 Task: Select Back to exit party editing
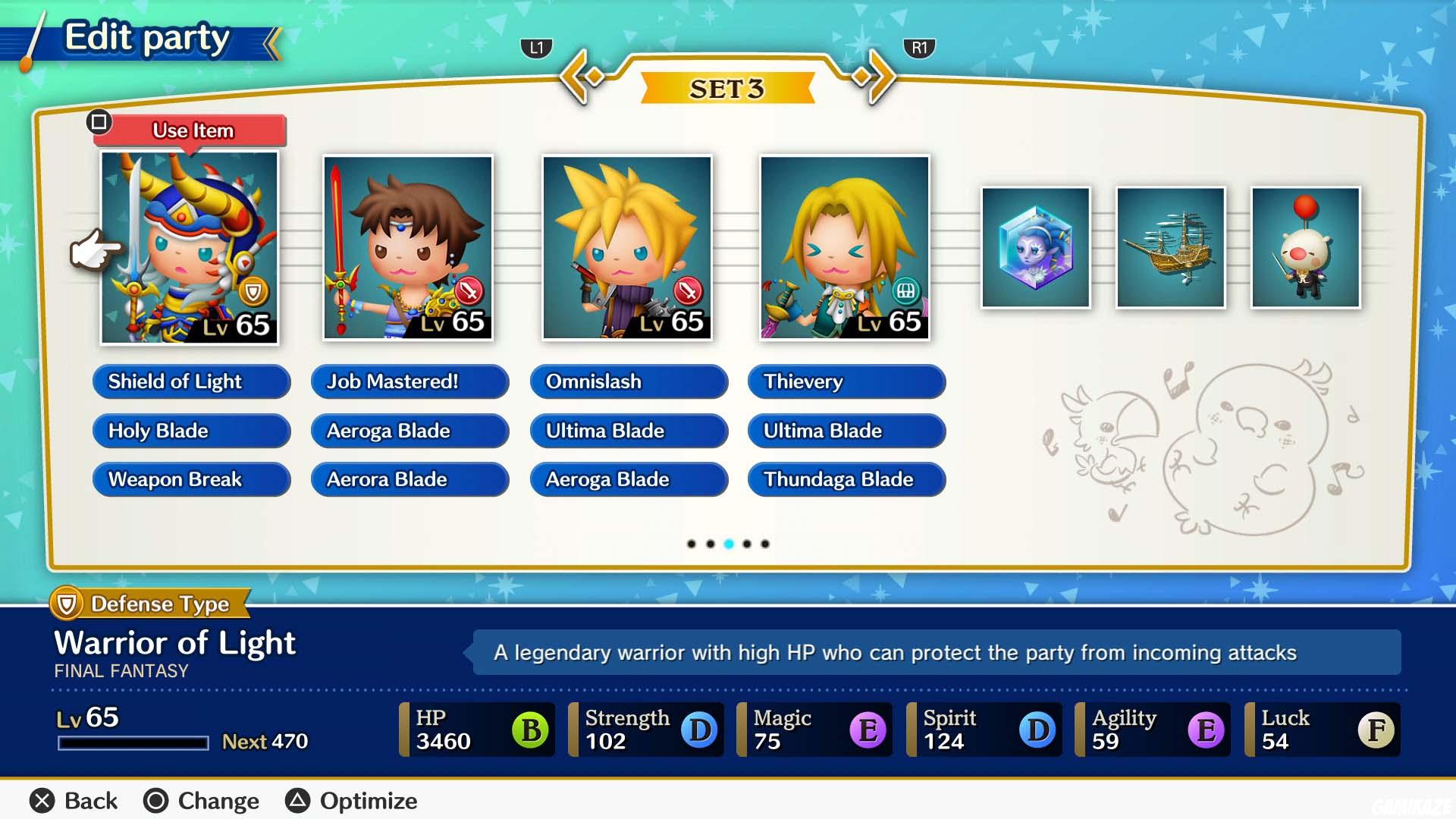(x=72, y=800)
